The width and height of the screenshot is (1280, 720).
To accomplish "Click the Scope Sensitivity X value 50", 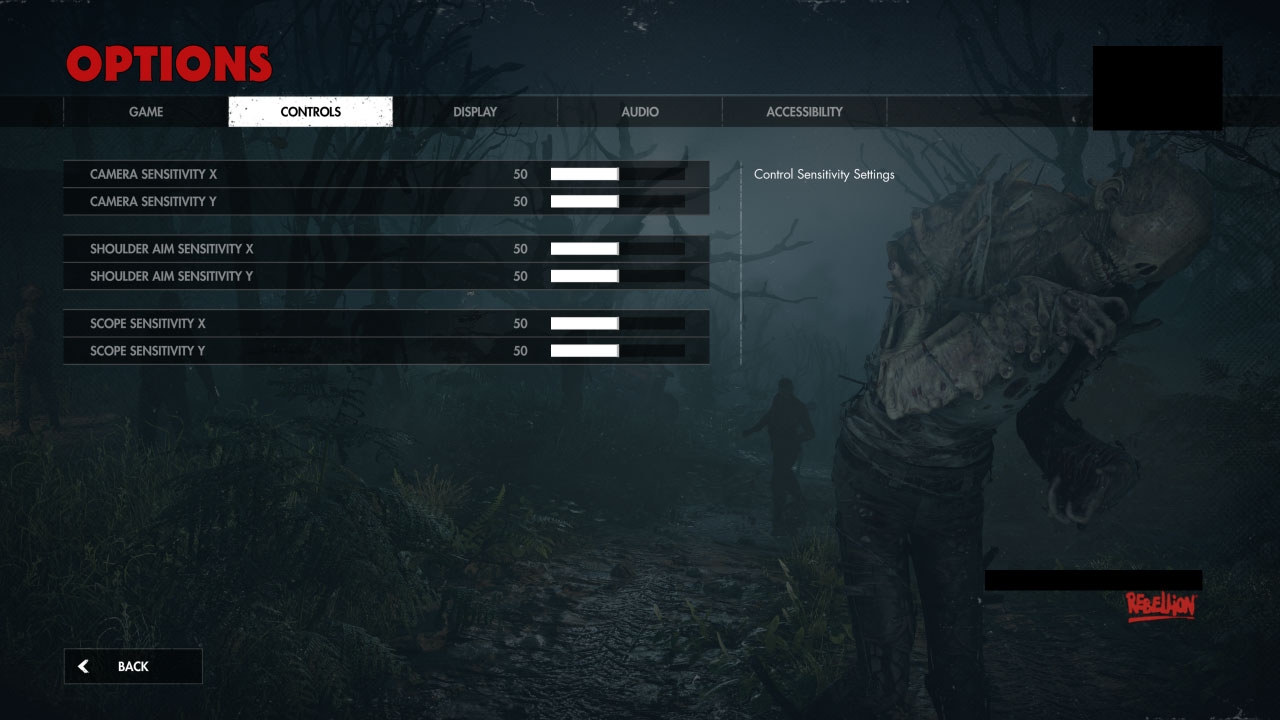I will pyautogui.click(x=520, y=323).
